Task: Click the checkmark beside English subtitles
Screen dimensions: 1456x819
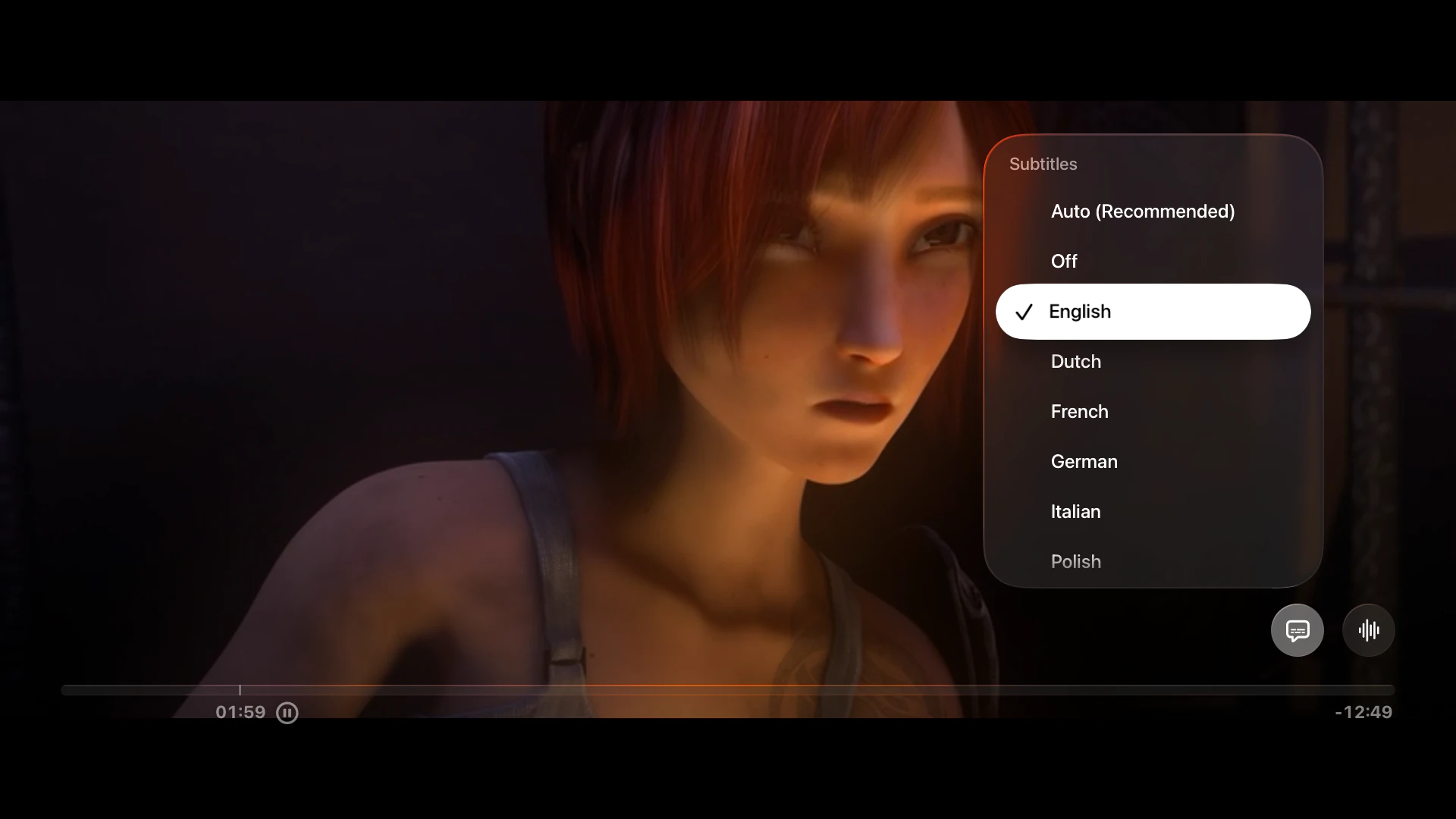Action: coord(1023,312)
